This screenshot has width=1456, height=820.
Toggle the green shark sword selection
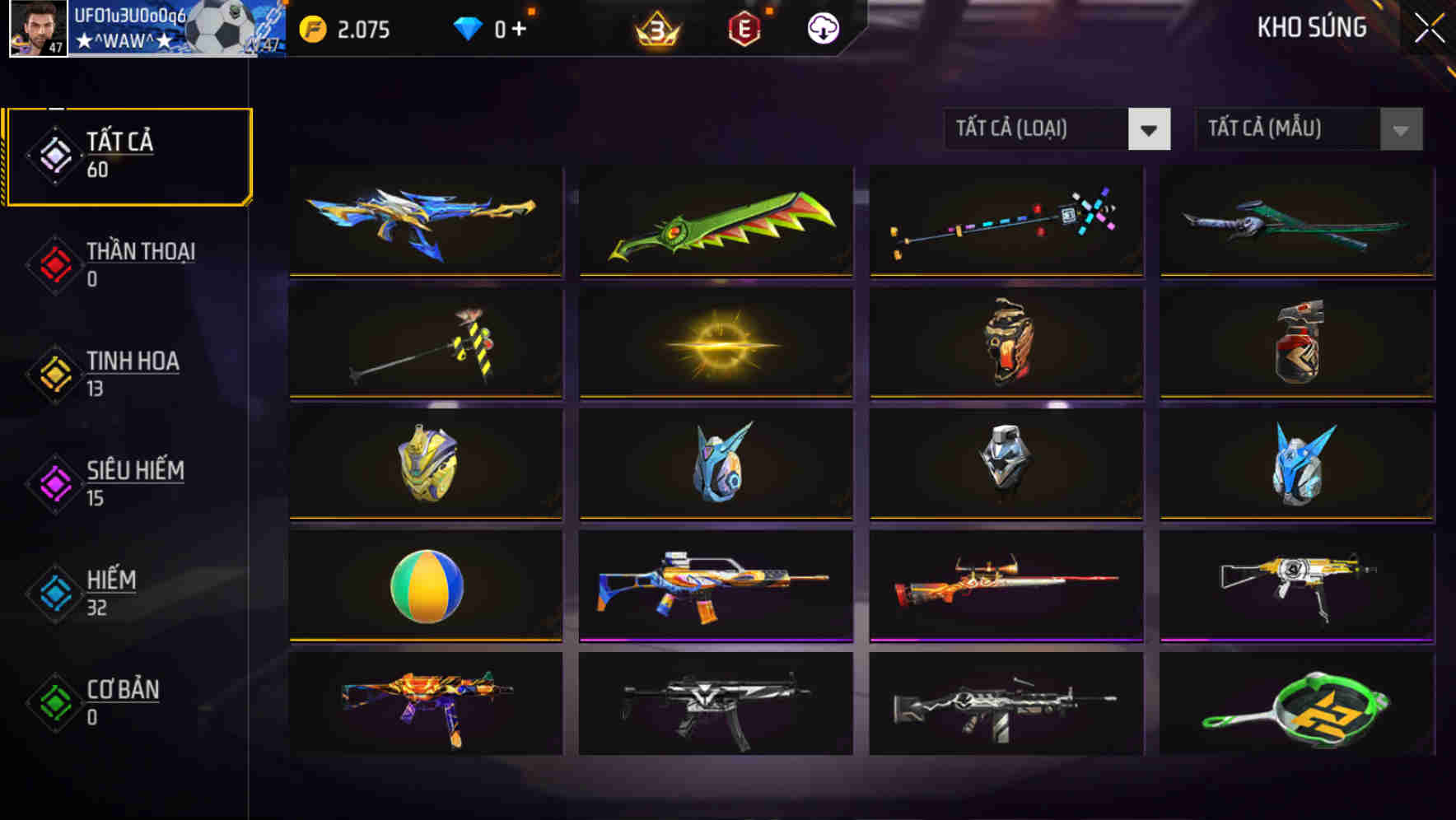(715, 222)
